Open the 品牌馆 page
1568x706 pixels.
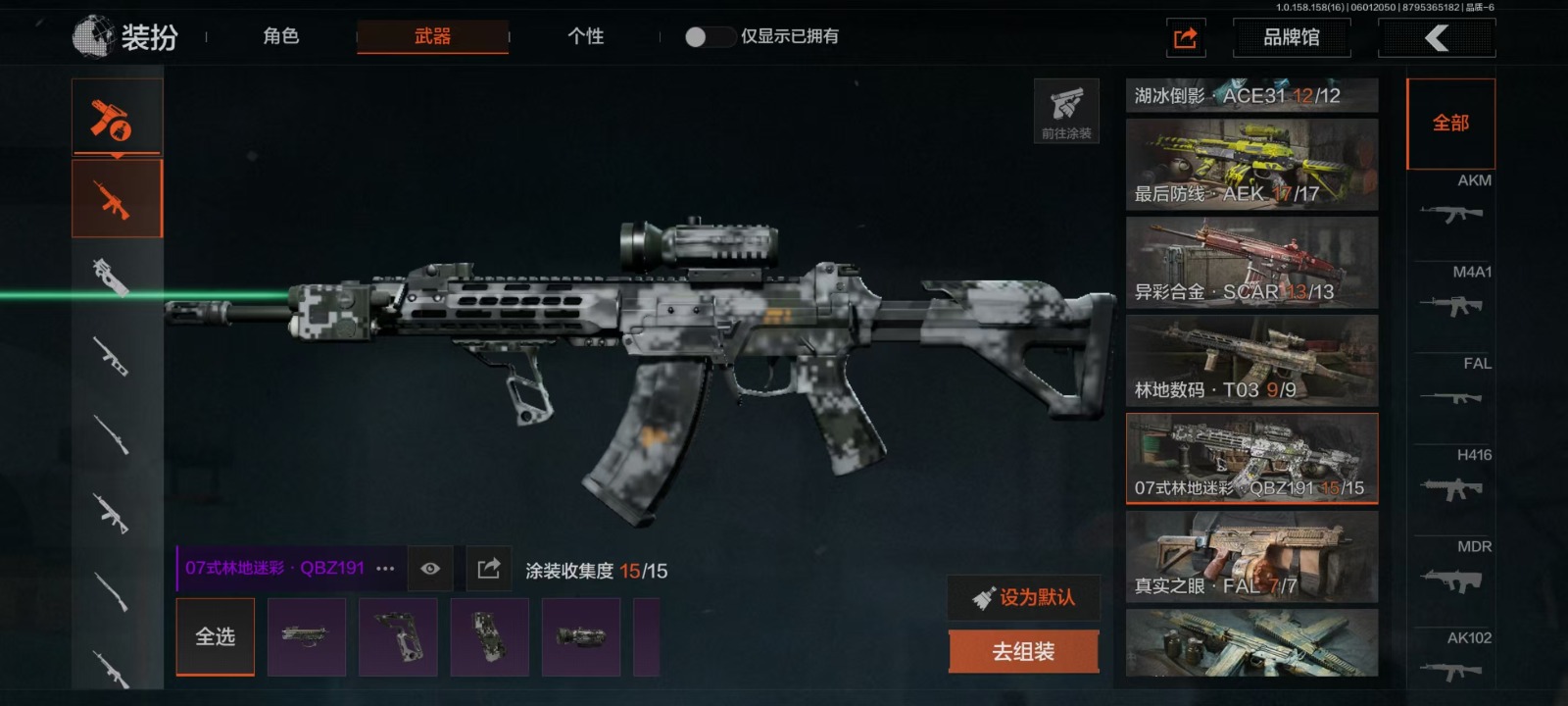tap(1291, 37)
